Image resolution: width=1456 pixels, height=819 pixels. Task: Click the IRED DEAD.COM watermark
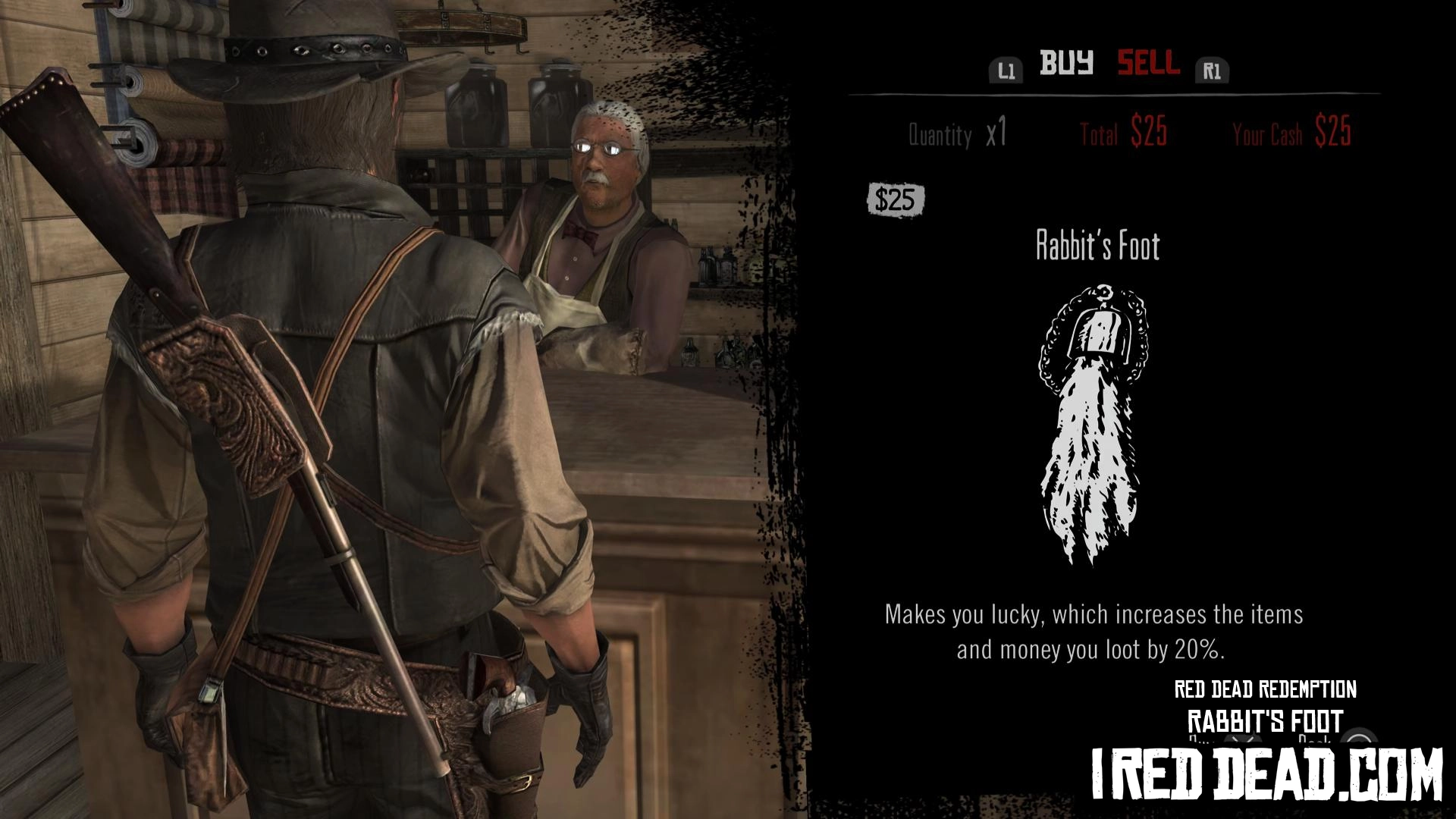(1266, 773)
